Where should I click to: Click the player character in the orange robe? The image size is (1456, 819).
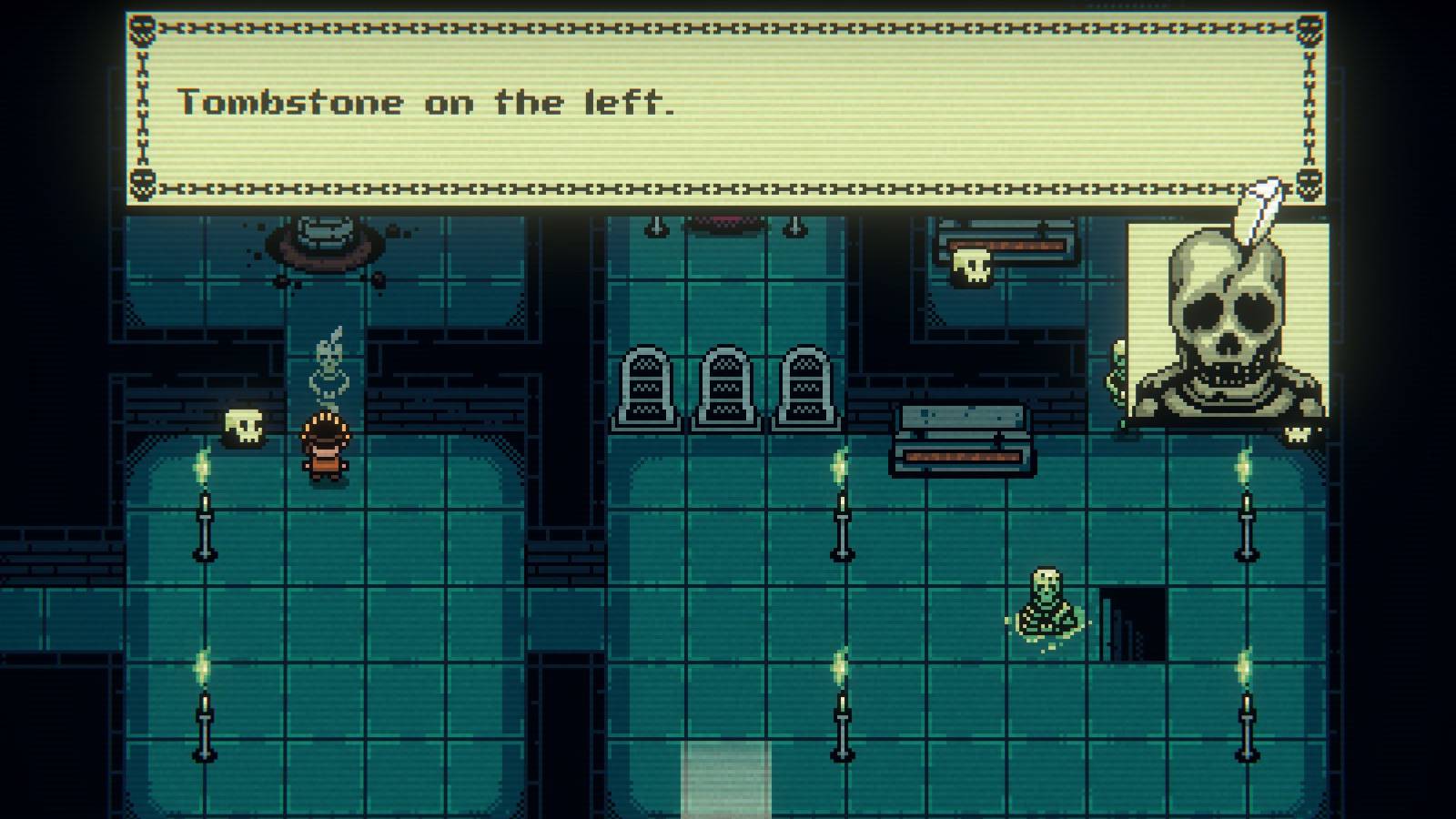tap(325, 448)
